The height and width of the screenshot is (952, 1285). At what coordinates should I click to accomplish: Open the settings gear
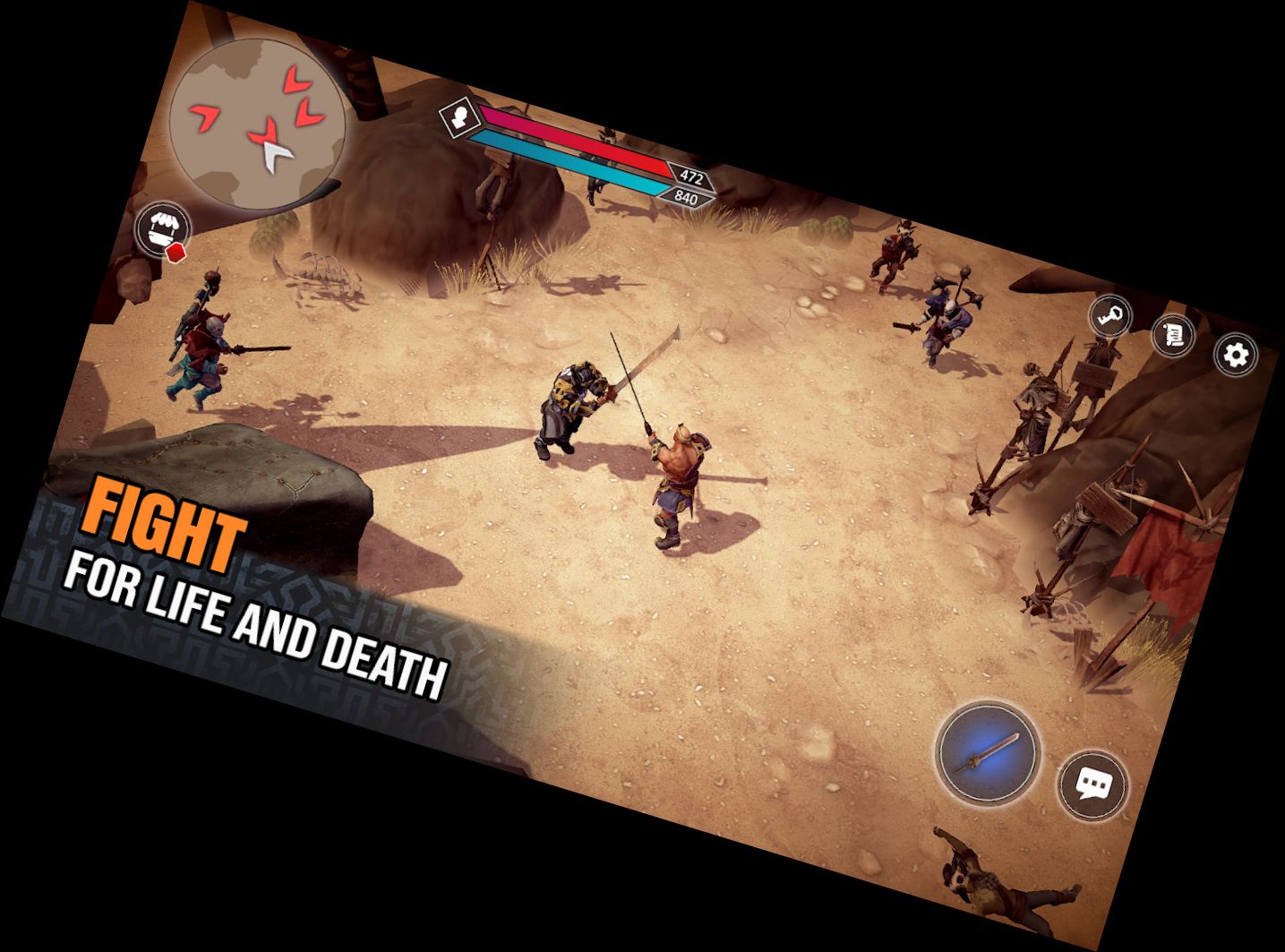point(1236,355)
